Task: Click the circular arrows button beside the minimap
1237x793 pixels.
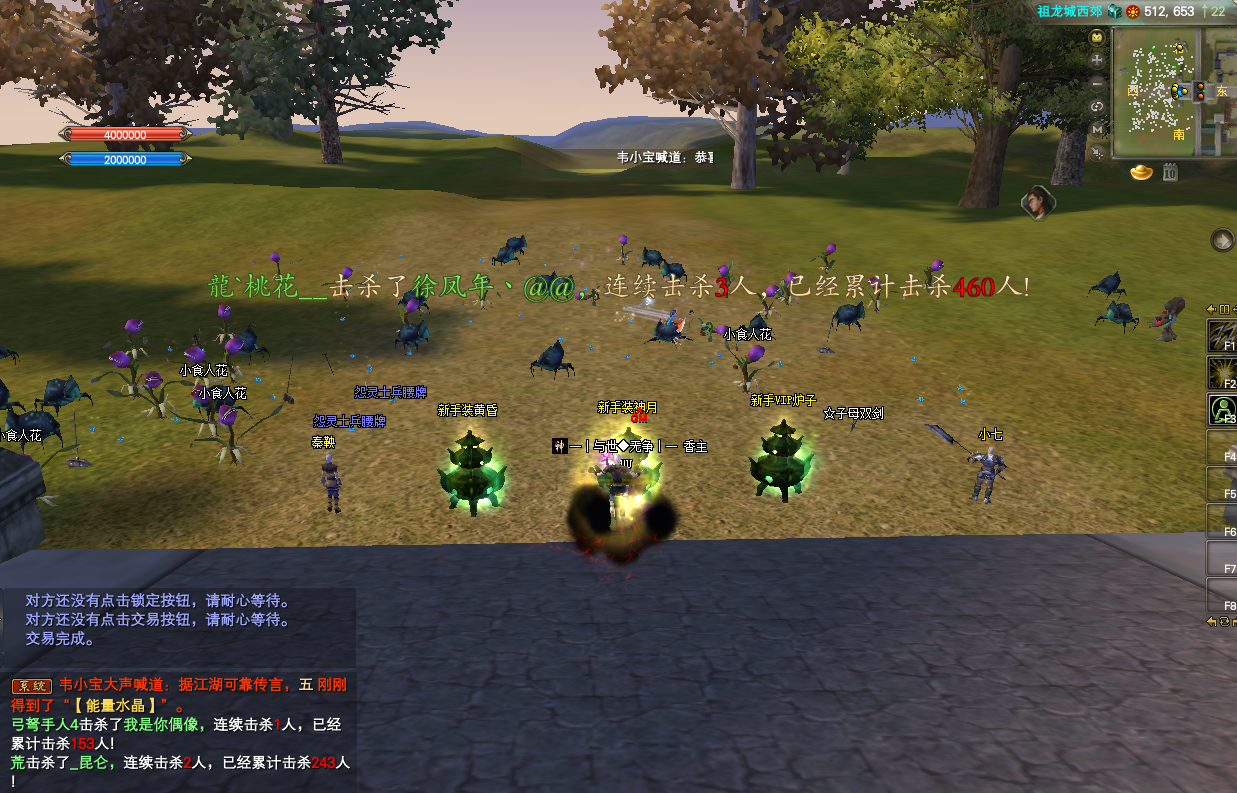Action: click(1097, 106)
